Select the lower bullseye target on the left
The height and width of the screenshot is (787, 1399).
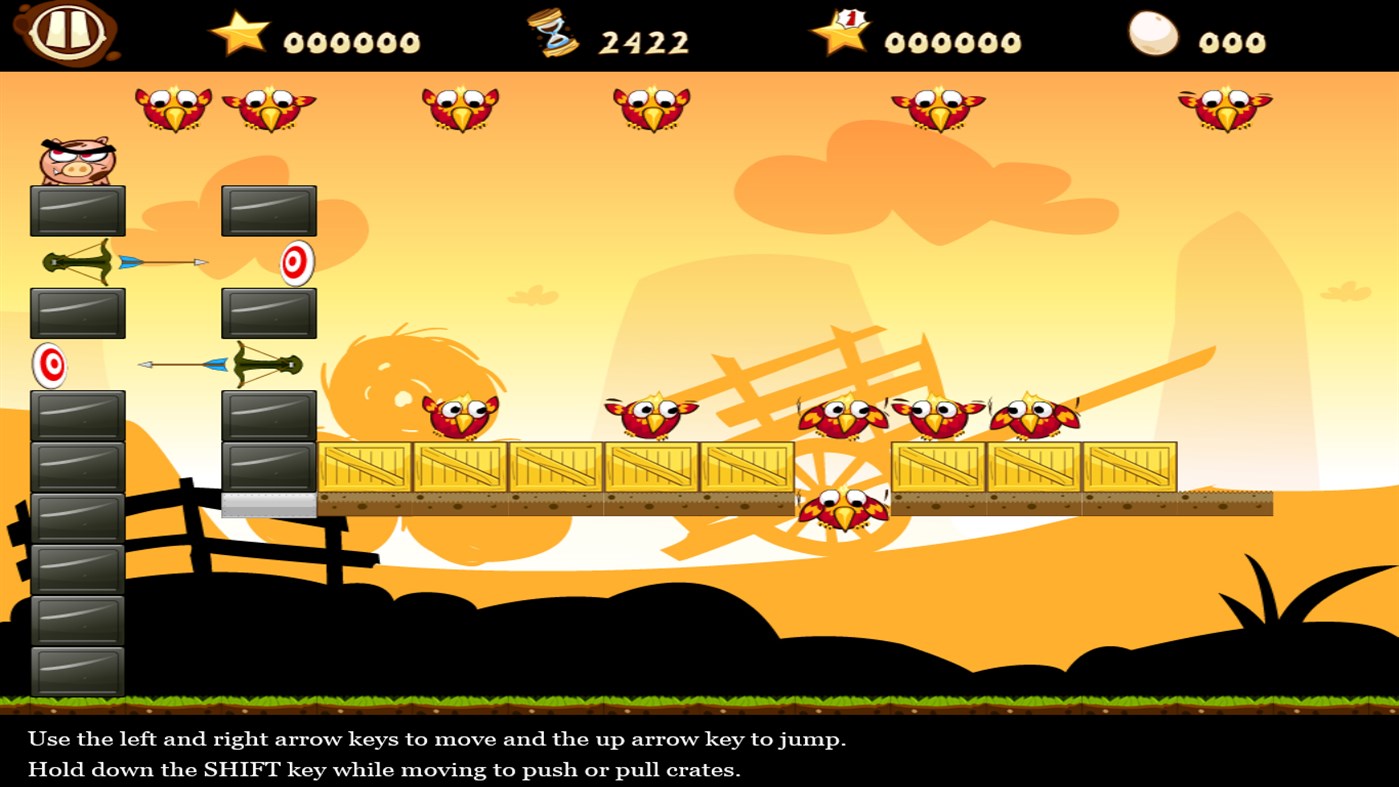49,366
